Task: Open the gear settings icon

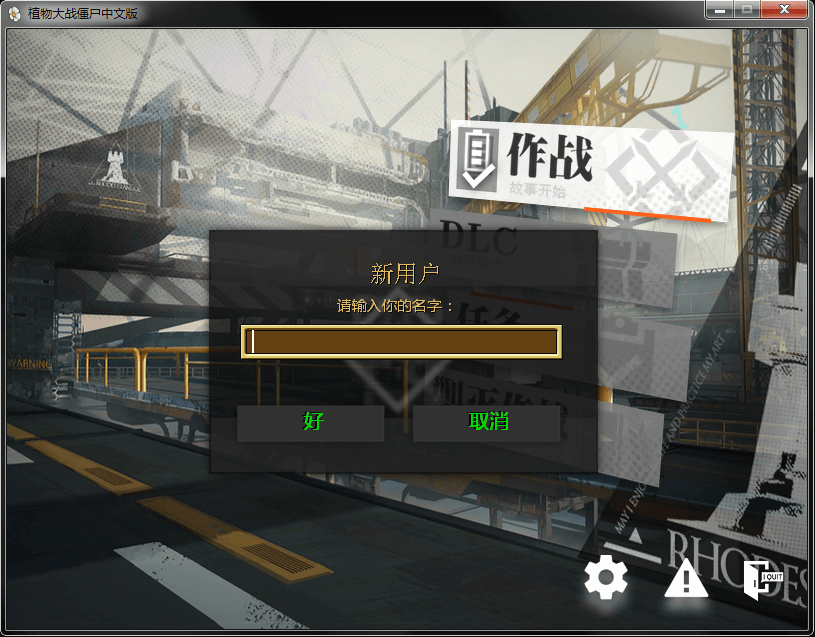Action: coord(606,578)
